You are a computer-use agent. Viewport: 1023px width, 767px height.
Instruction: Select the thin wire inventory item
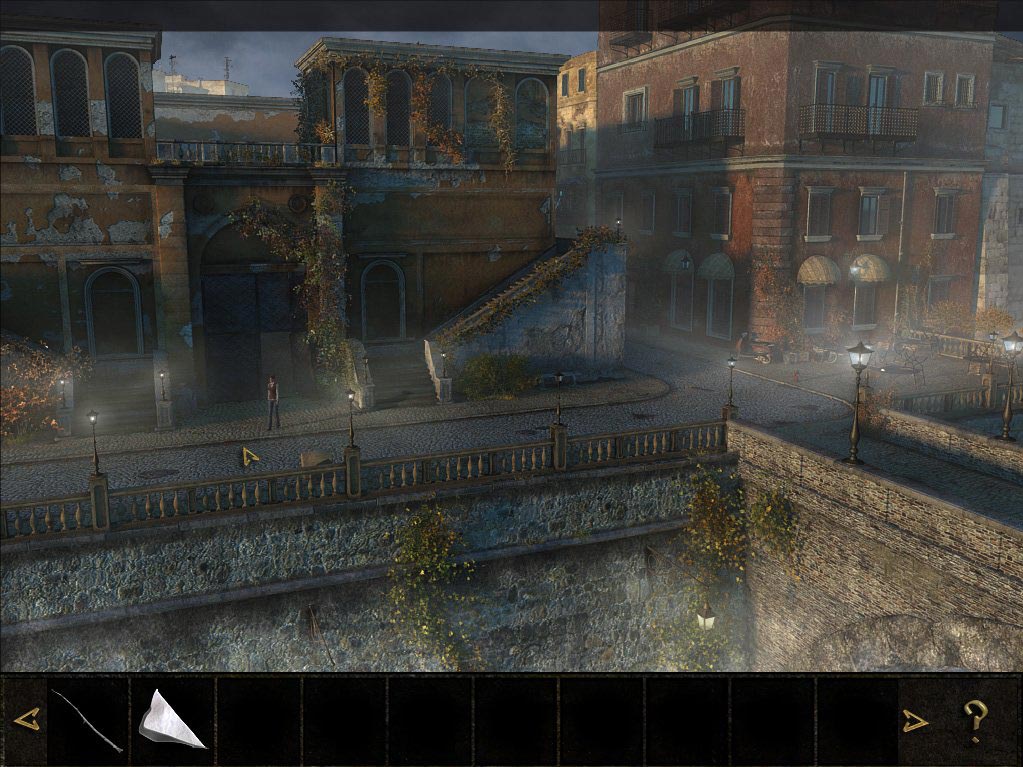[87, 720]
